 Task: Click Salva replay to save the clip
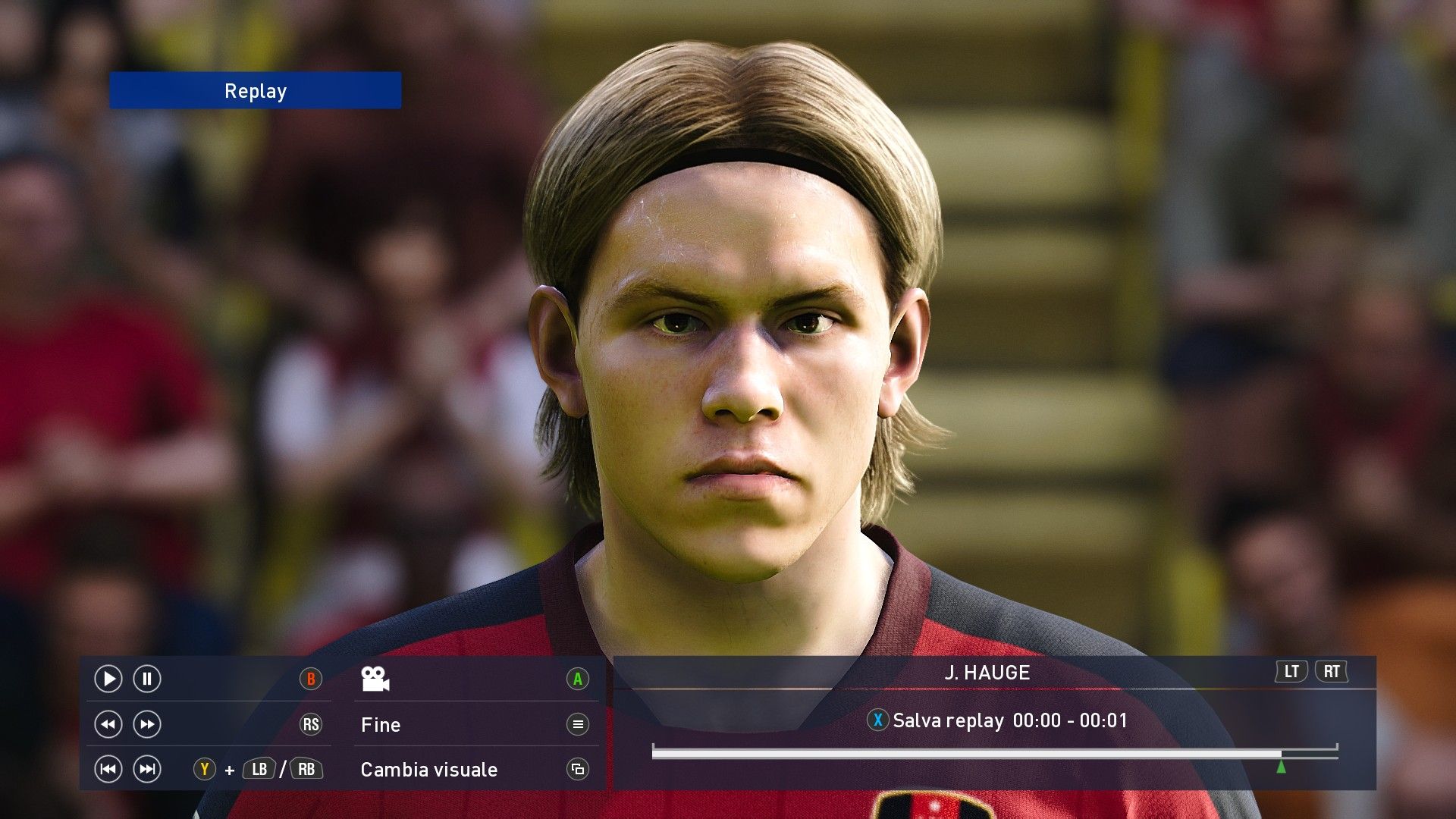(948, 720)
